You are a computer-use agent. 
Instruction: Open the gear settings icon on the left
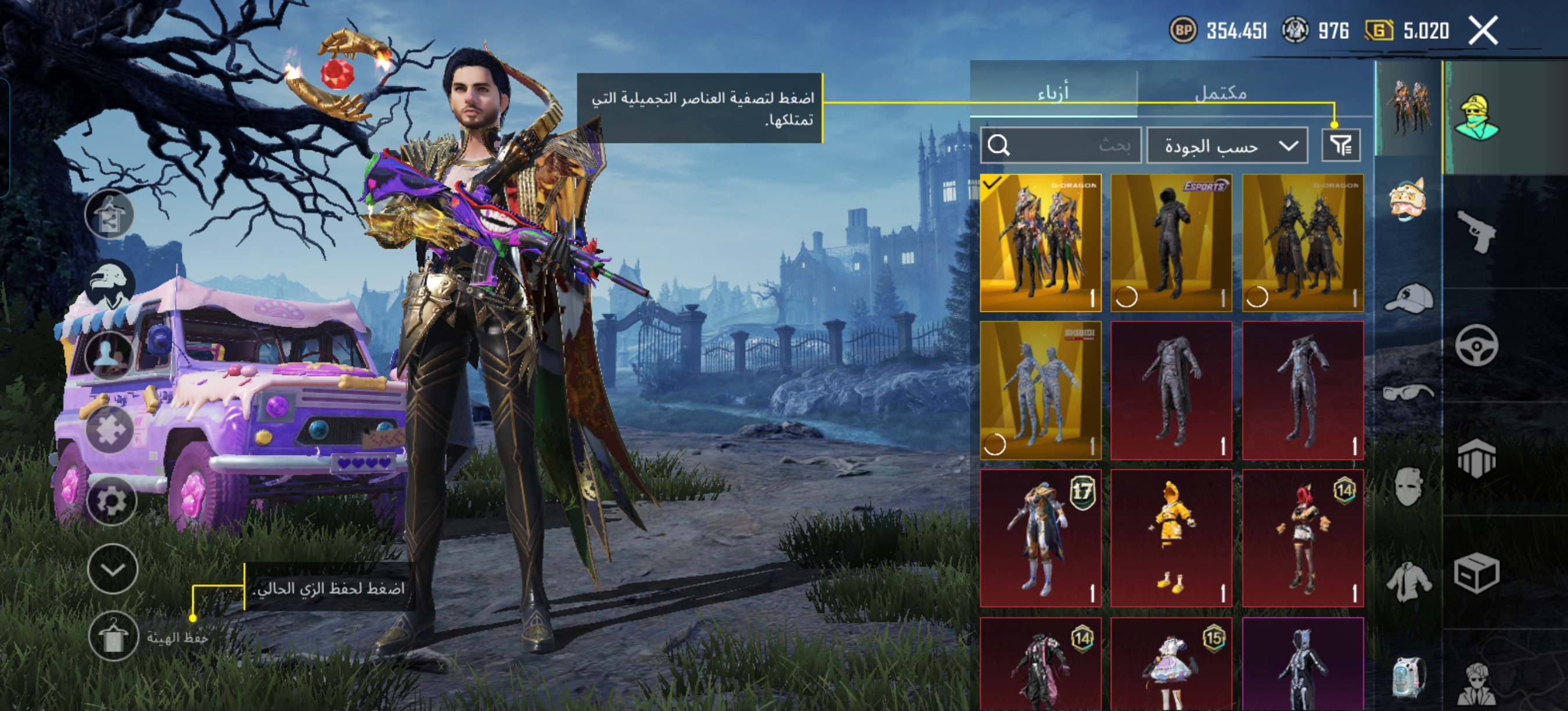(112, 500)
